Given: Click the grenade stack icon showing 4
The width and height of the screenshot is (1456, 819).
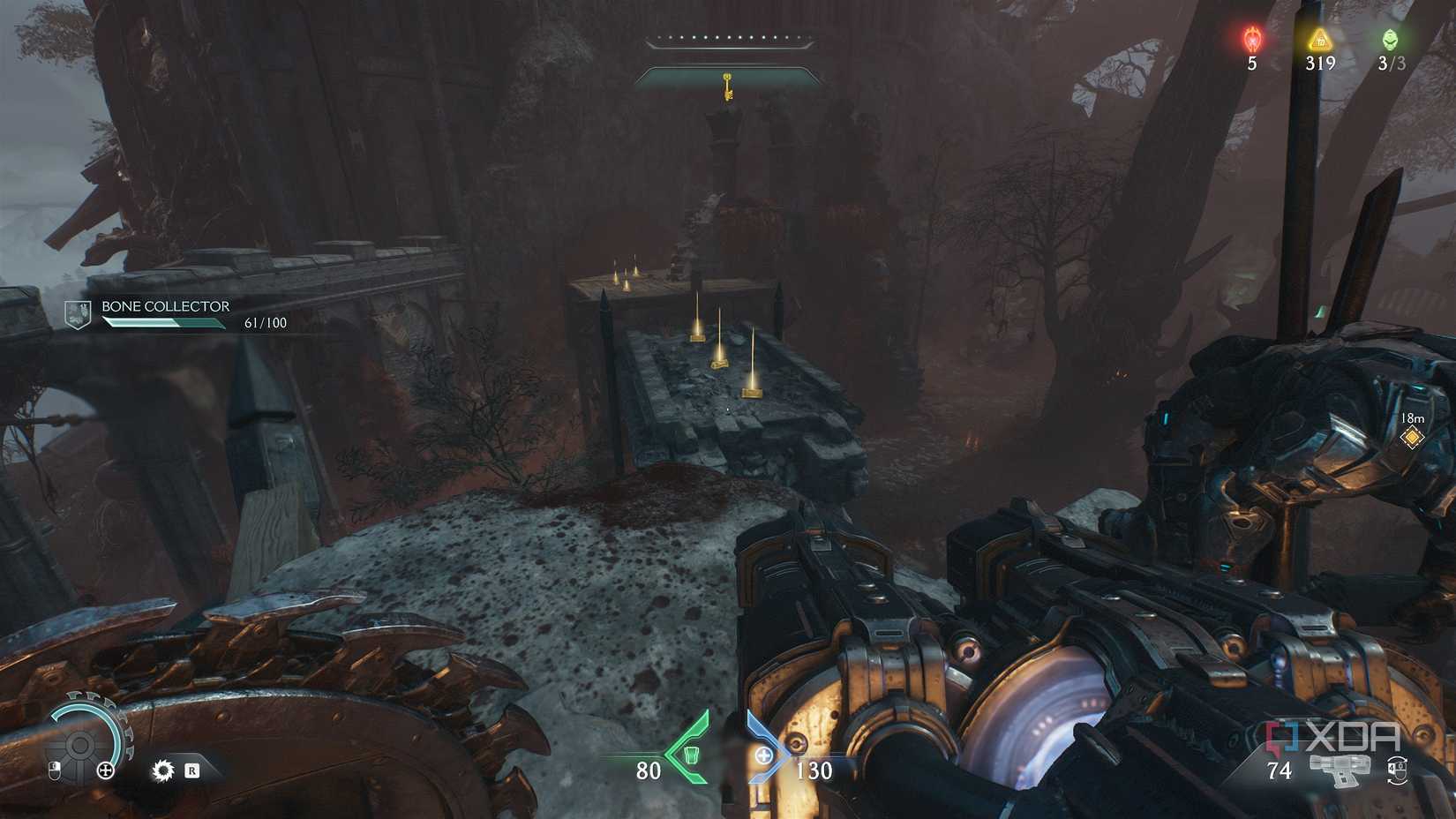Looking at the screenshot, I should point(1396,770).
